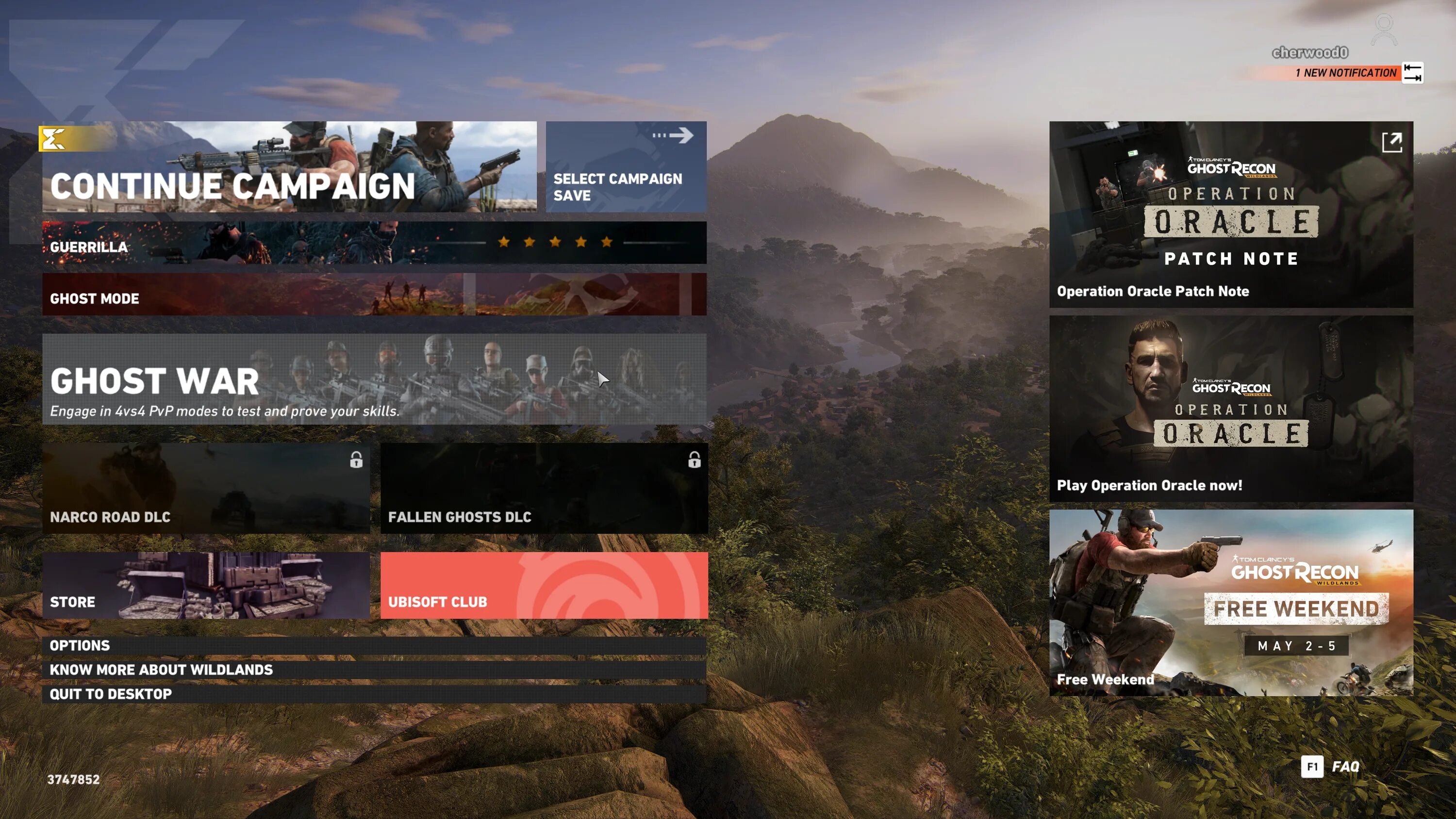Click the lock icon on Fallen Ghosts DLC
This screenshot has width=1456, height=819.
click(x=694, y=460)
